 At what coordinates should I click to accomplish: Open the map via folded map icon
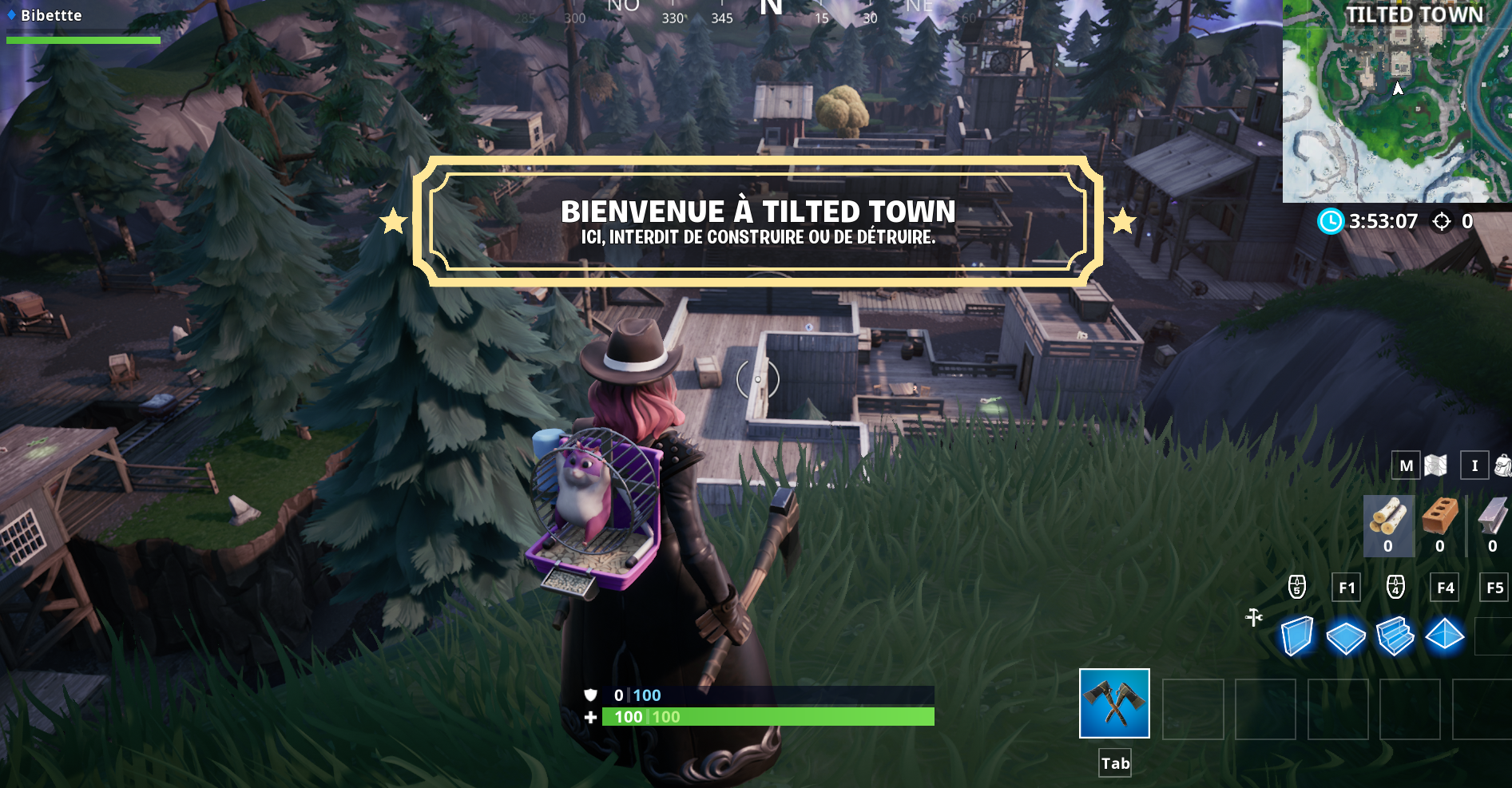click(x=1435, y=465)
